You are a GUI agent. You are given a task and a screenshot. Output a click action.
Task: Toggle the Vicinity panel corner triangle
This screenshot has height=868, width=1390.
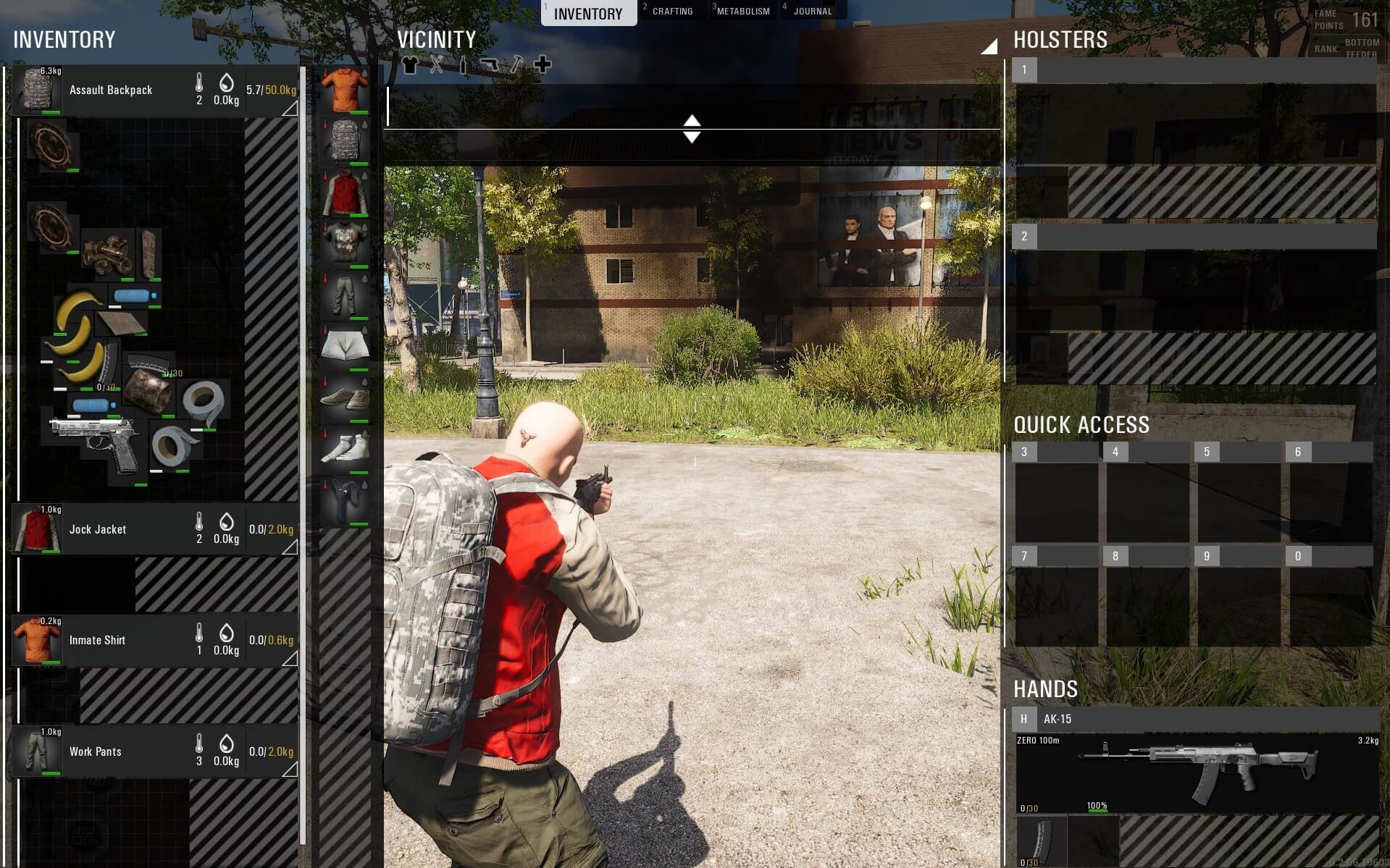989,47
